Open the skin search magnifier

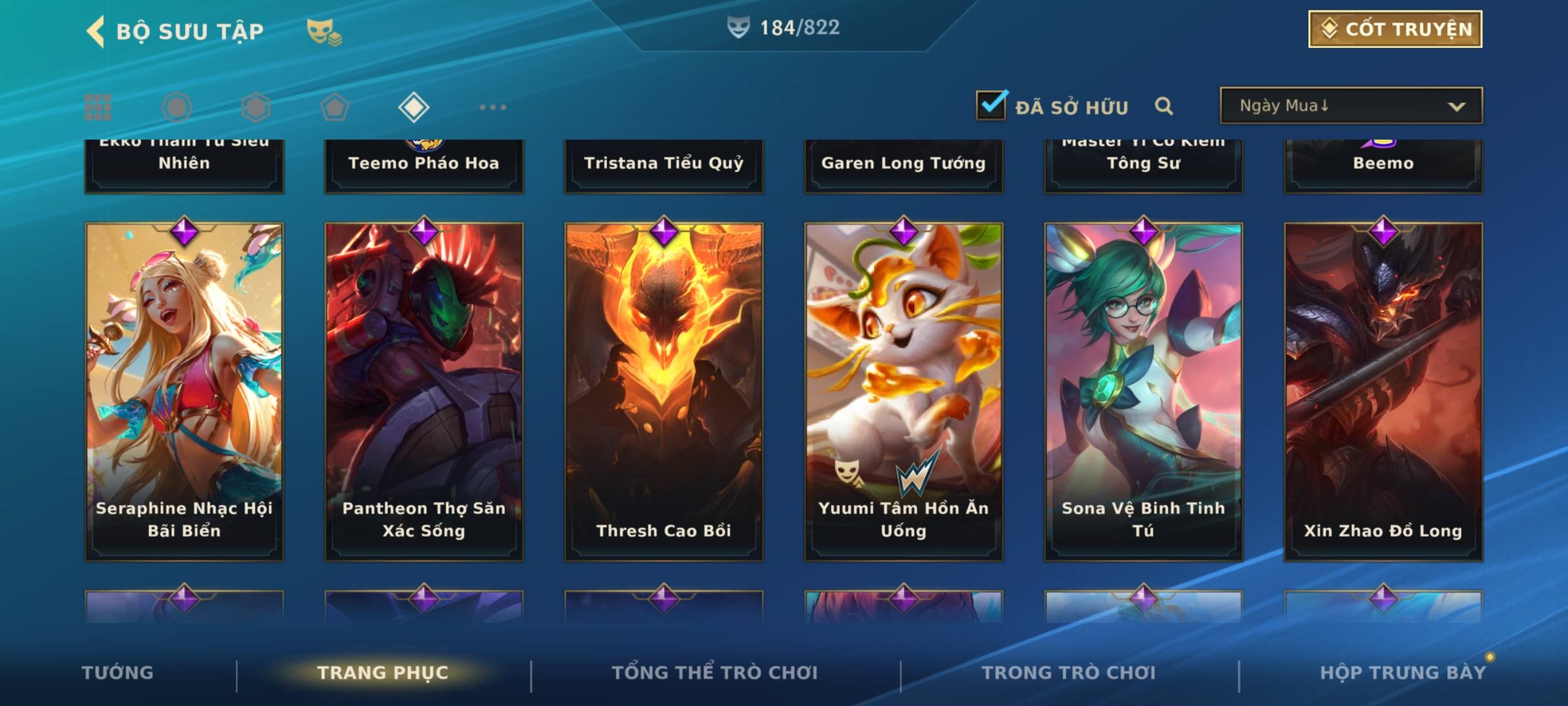pyautogui.click(x=1164, y=106)
